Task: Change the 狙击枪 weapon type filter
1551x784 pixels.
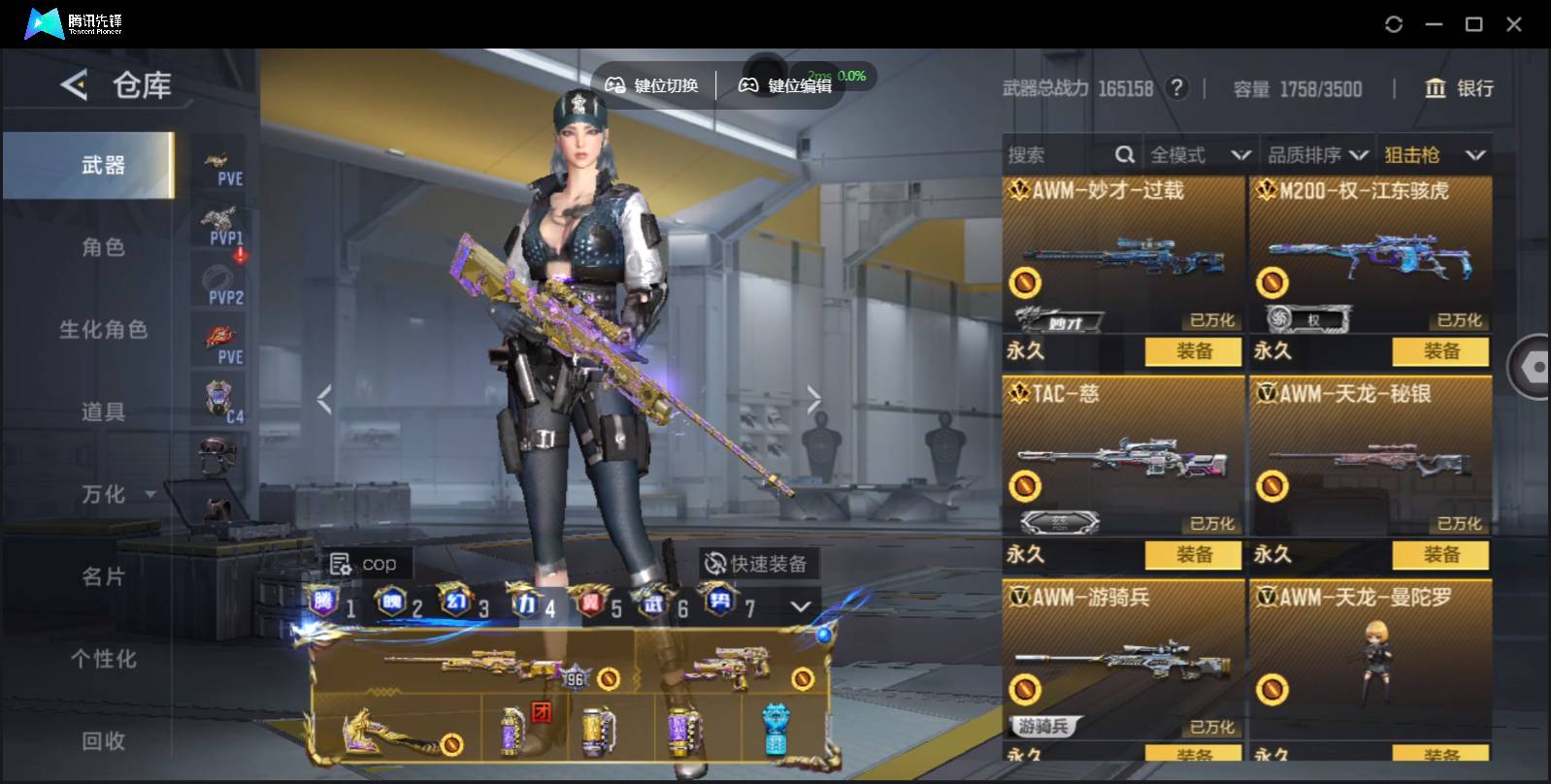Action: click(x=1435, y=155)
